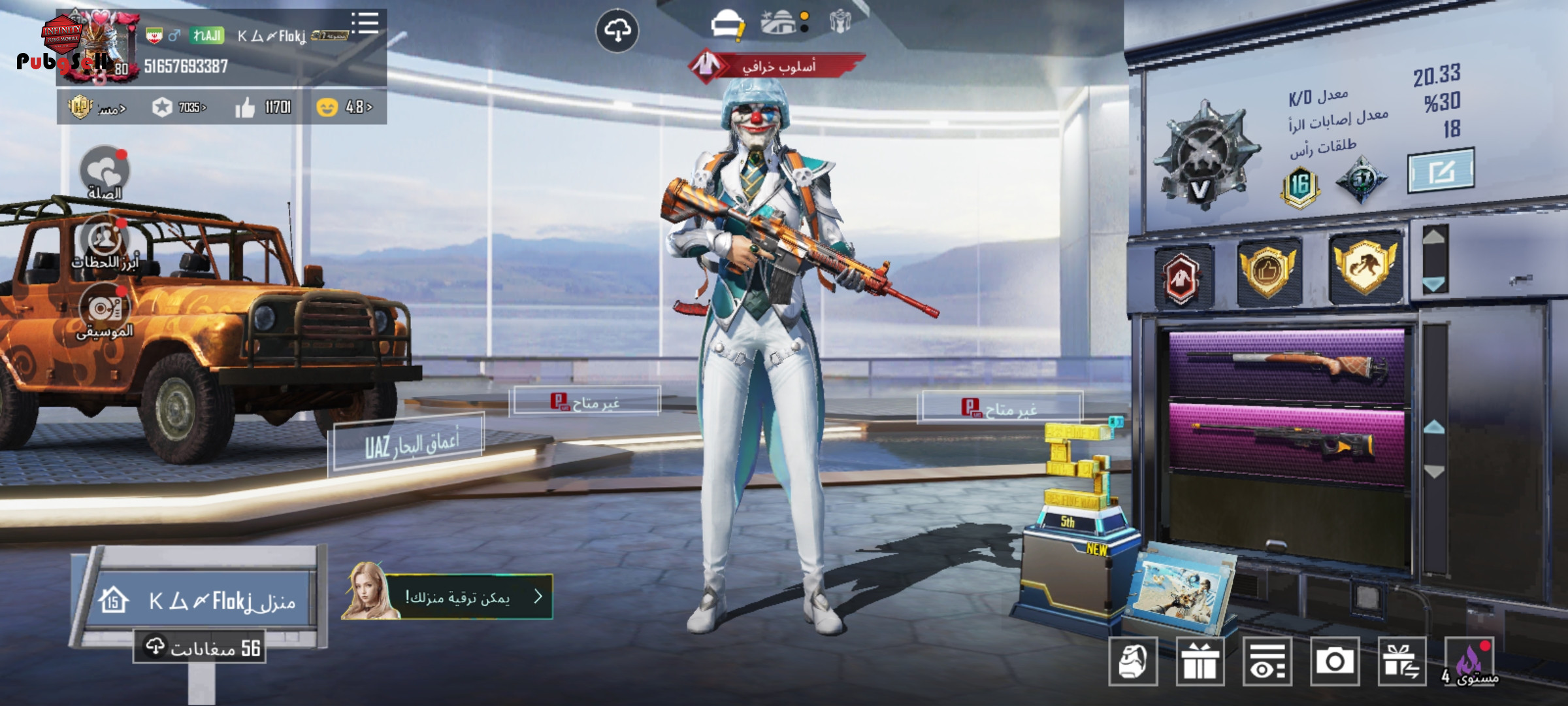The height and width of the screenshot is (706, 1568).
Task: Click the K△ Flokj home sign
Action: tap(203, 600)
